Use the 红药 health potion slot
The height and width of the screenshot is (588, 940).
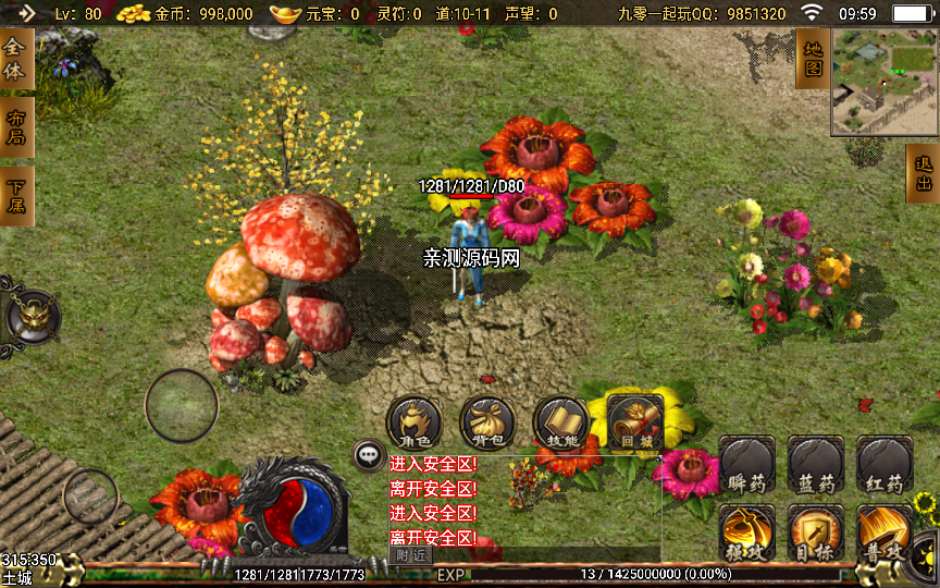(884, 465)
